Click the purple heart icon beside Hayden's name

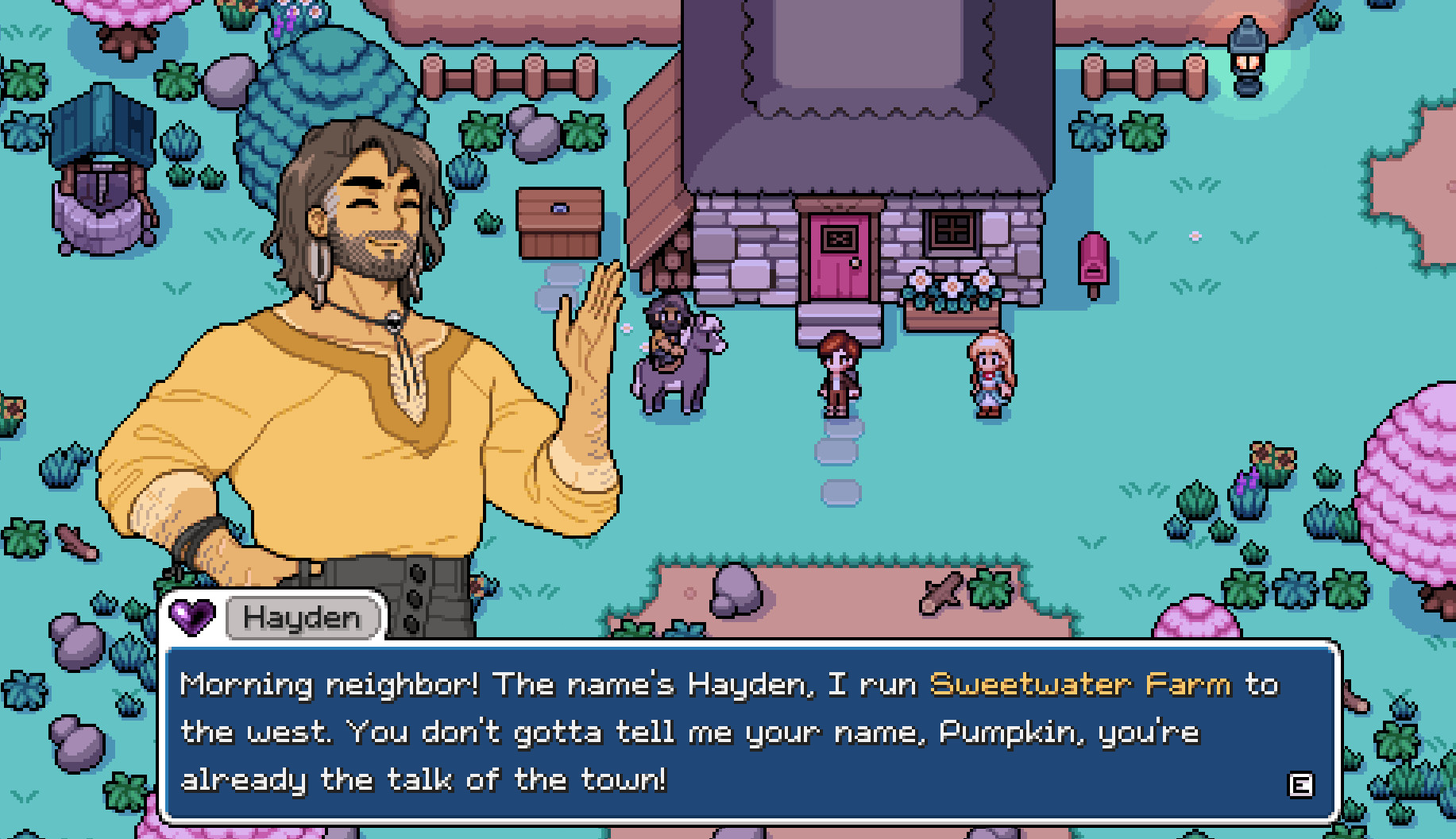click(192, 617)
